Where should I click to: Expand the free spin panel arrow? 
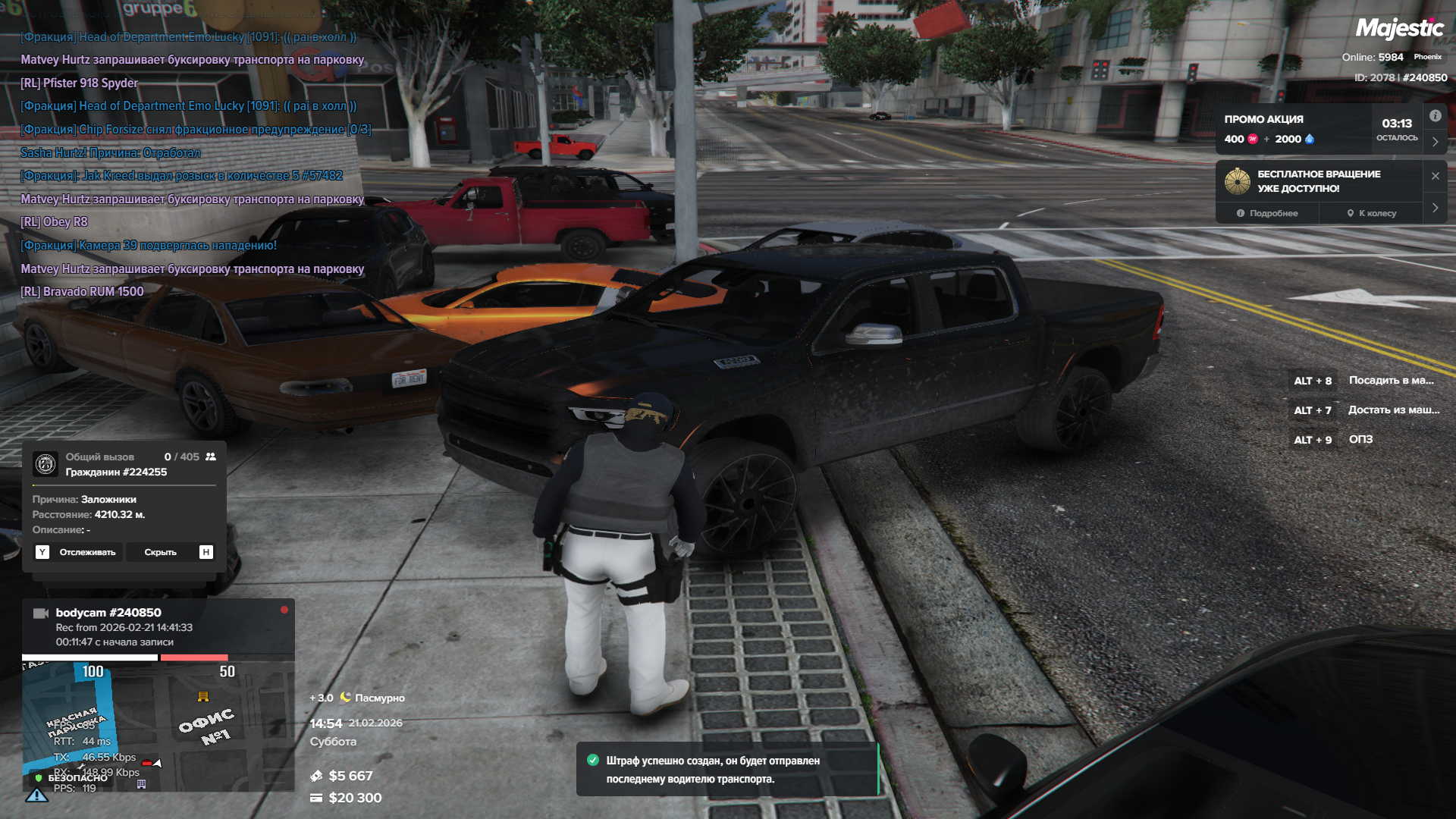1435,208
